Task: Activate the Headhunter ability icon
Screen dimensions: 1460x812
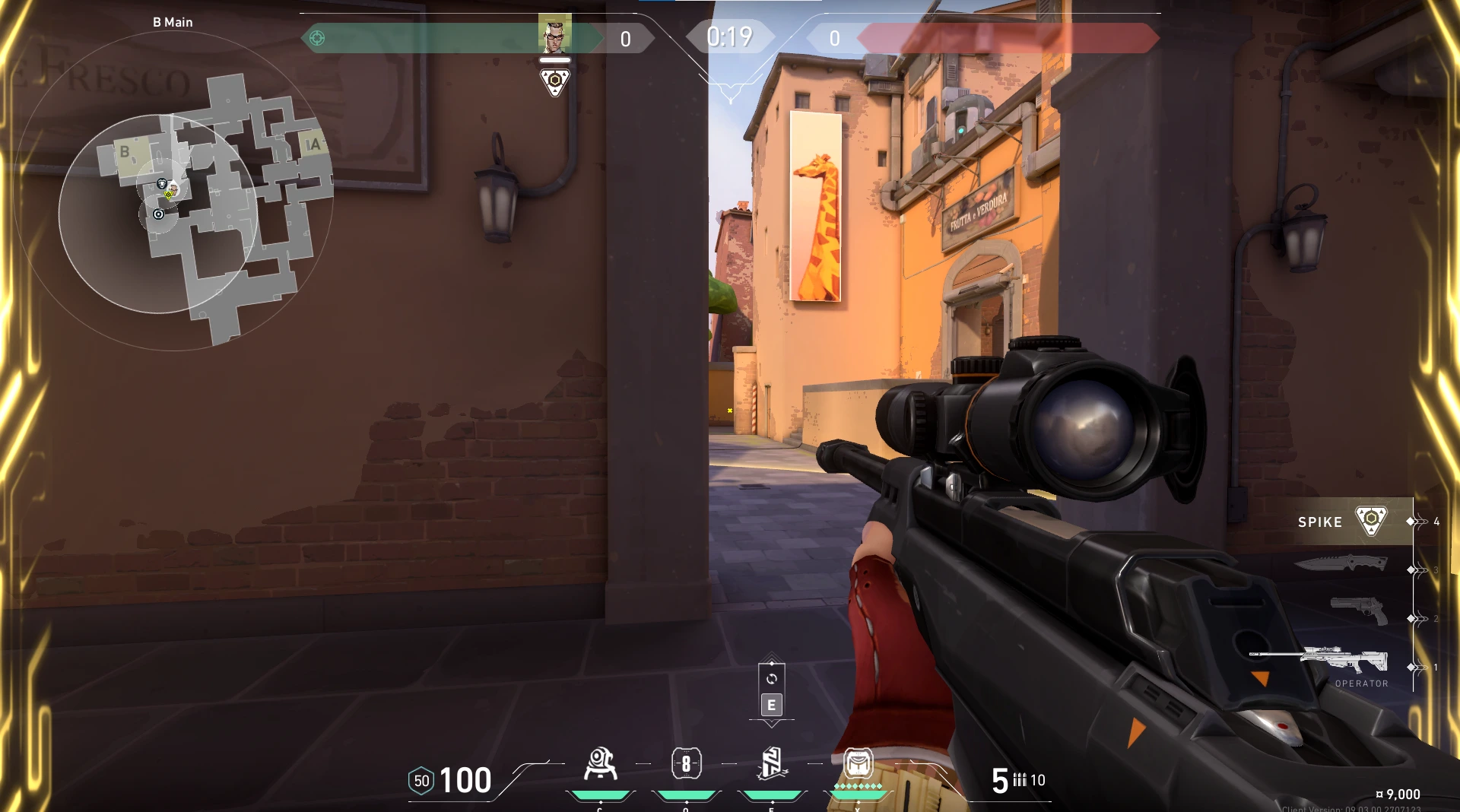Action: click(686, 764)
